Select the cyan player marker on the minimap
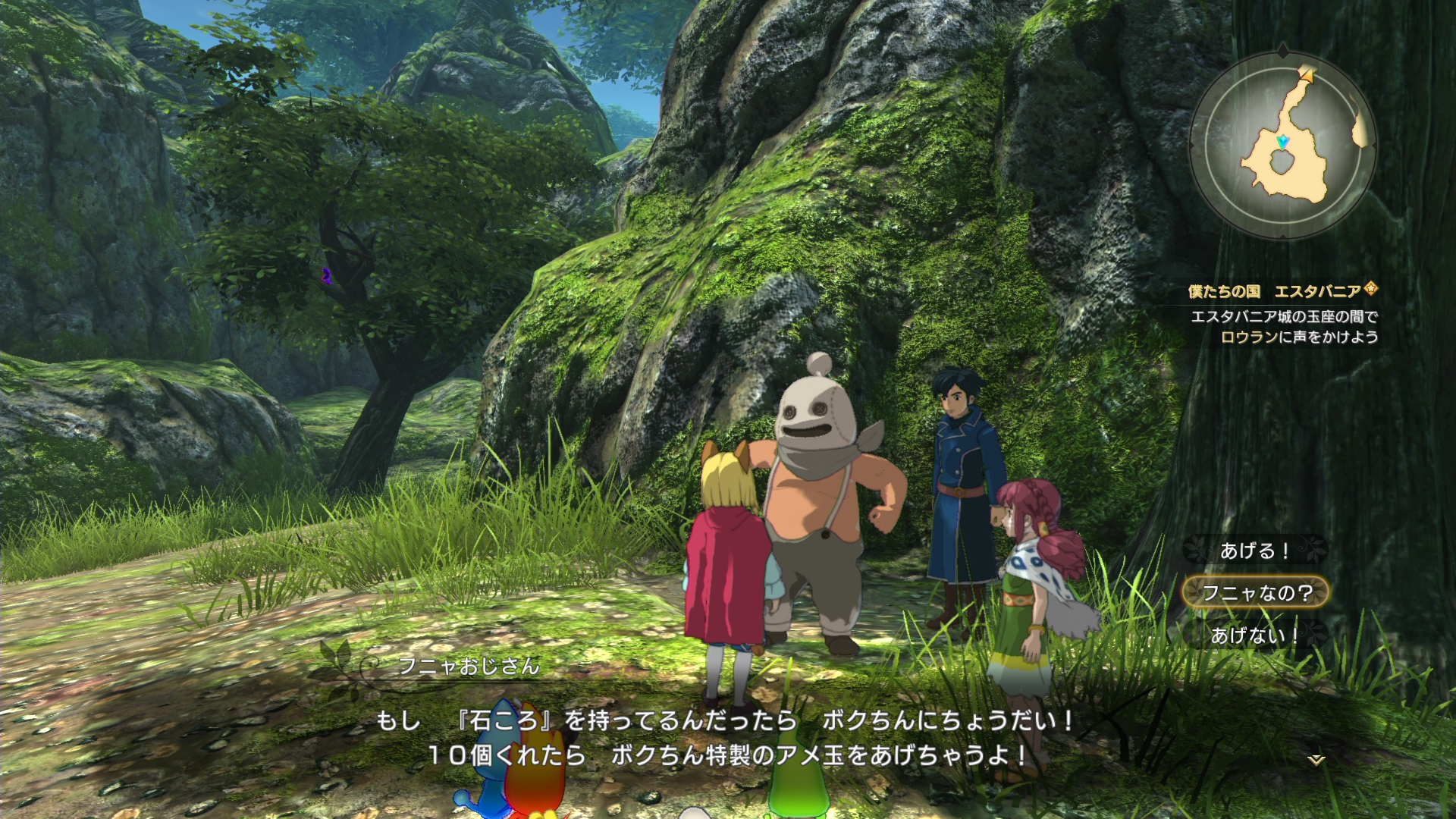Image resolution: width=1456 pixels, height=819 pixels. [x=1283, y=143]
